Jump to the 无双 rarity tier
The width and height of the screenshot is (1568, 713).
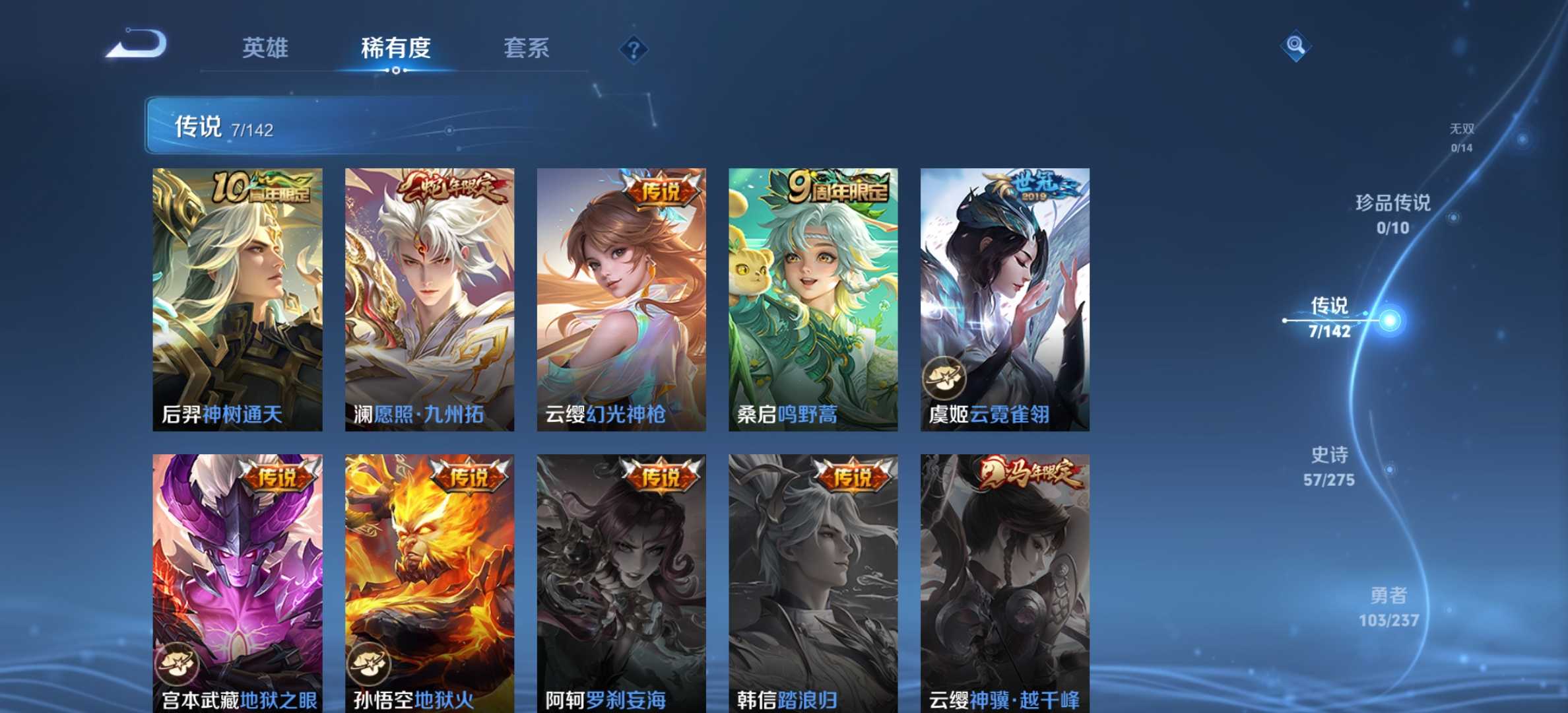point(1462,137)
